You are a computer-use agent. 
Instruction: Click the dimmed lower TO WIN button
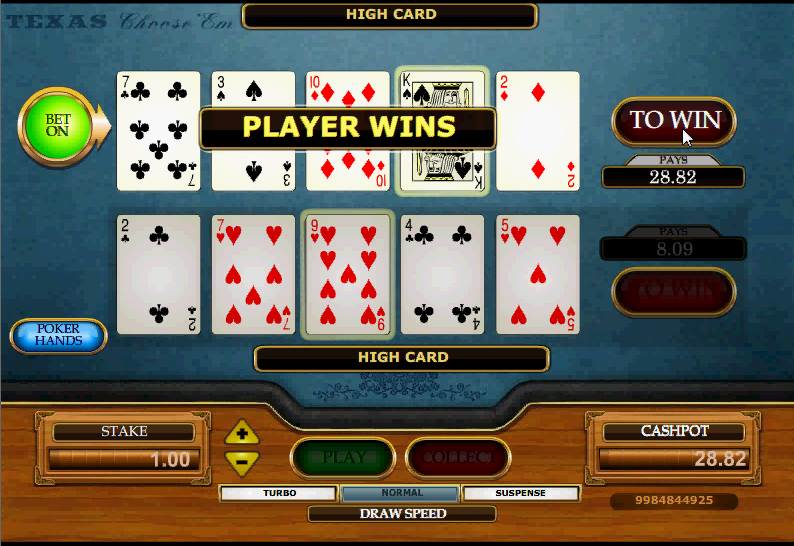tap(673, 291)
